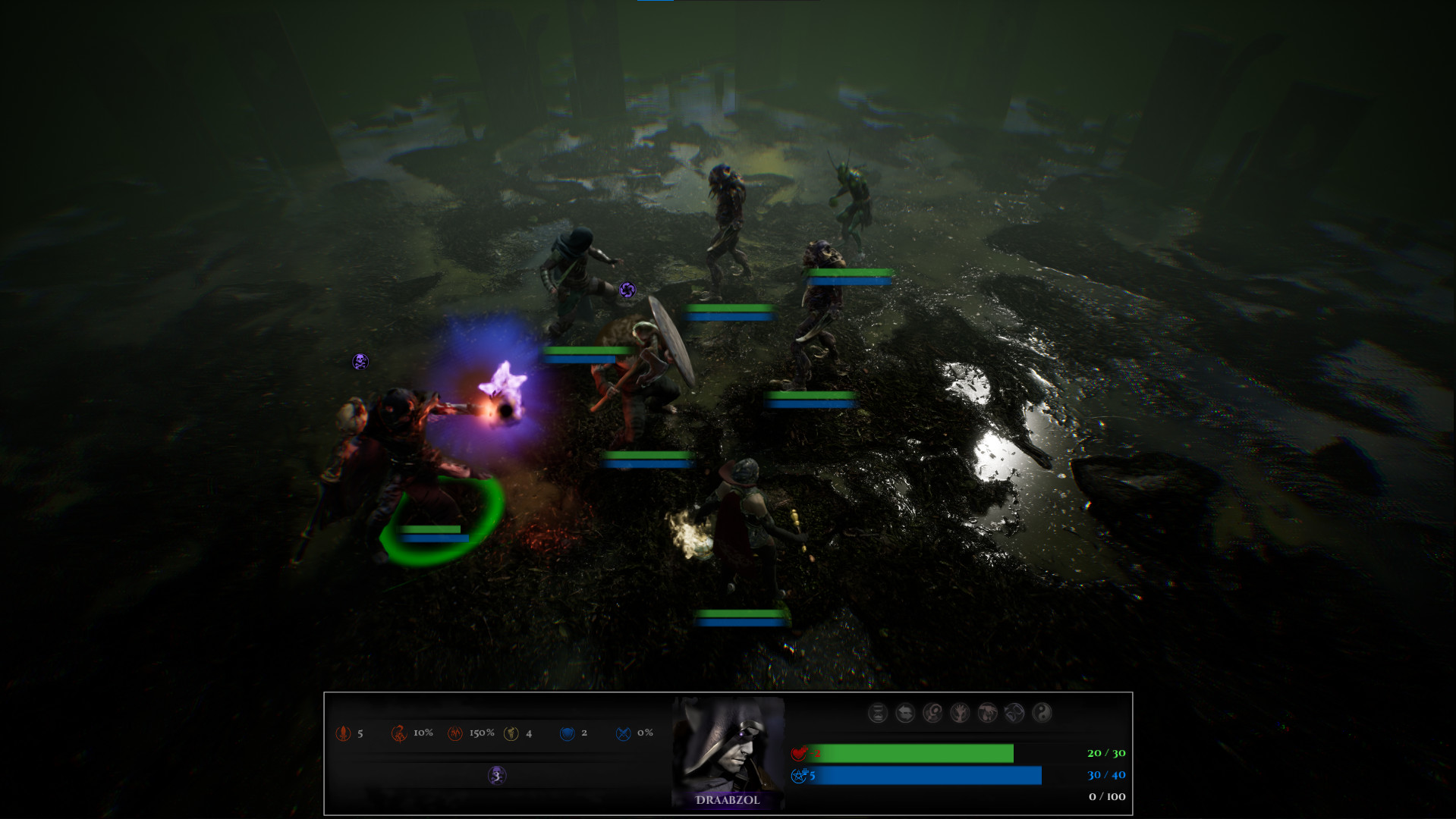Screen dimensions: 1456x819
Task: Toggle the purple orb marker near the hooded fighter
Action: tap(626, 289)
